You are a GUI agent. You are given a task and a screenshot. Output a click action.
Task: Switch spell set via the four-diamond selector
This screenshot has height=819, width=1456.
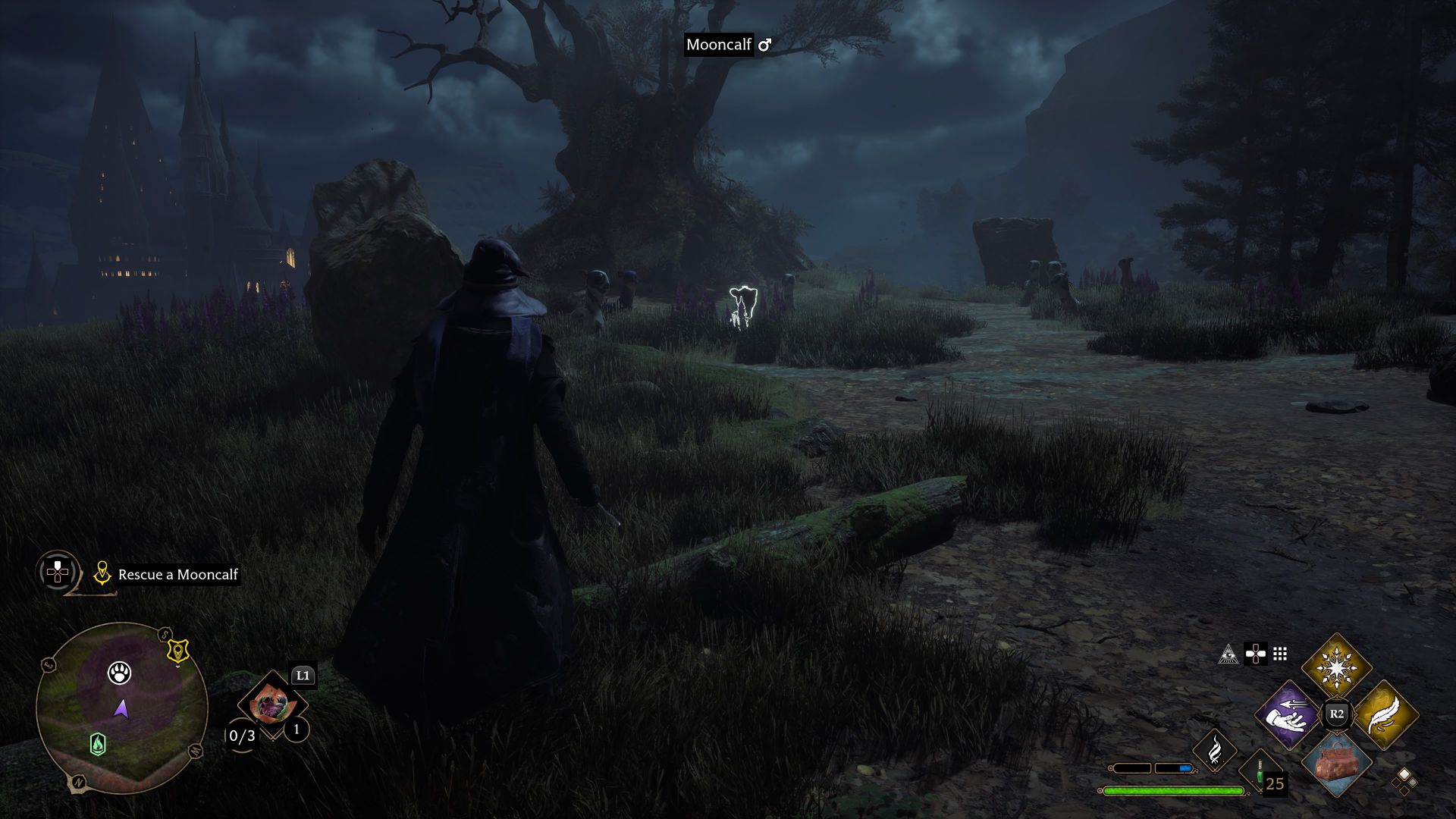coord(1404,780)
